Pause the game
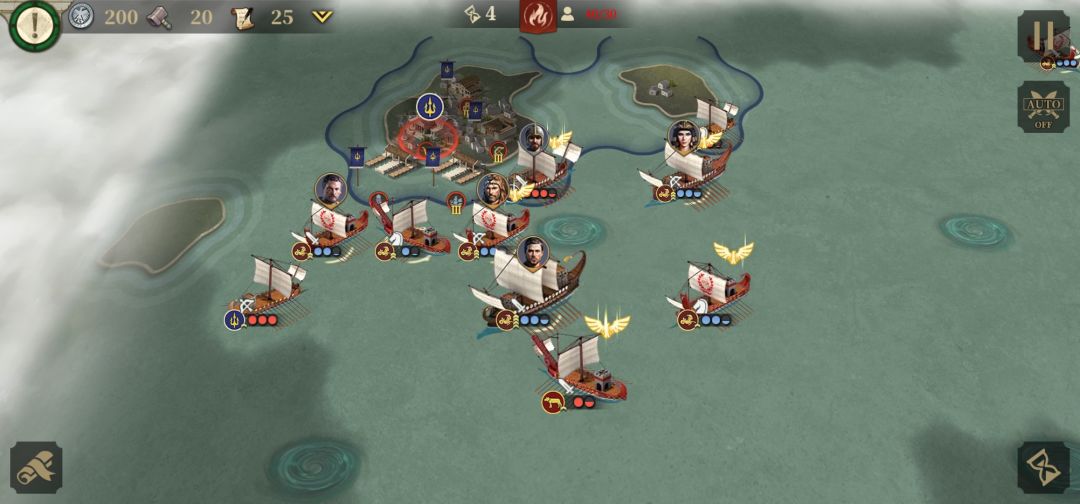 (1042, 35)
